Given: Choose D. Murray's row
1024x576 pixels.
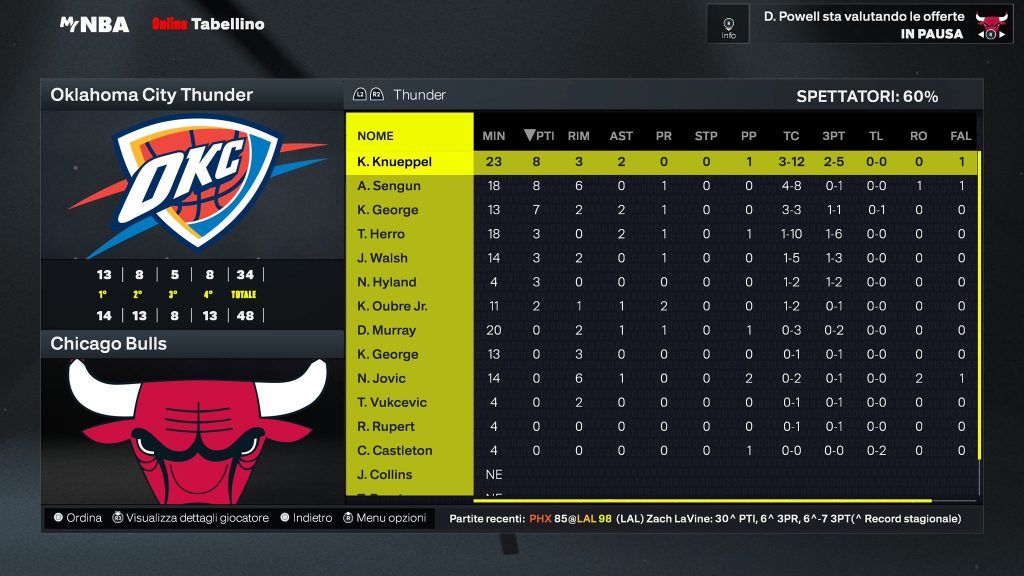Looking at the screenshot, I should tap(386, 330).
